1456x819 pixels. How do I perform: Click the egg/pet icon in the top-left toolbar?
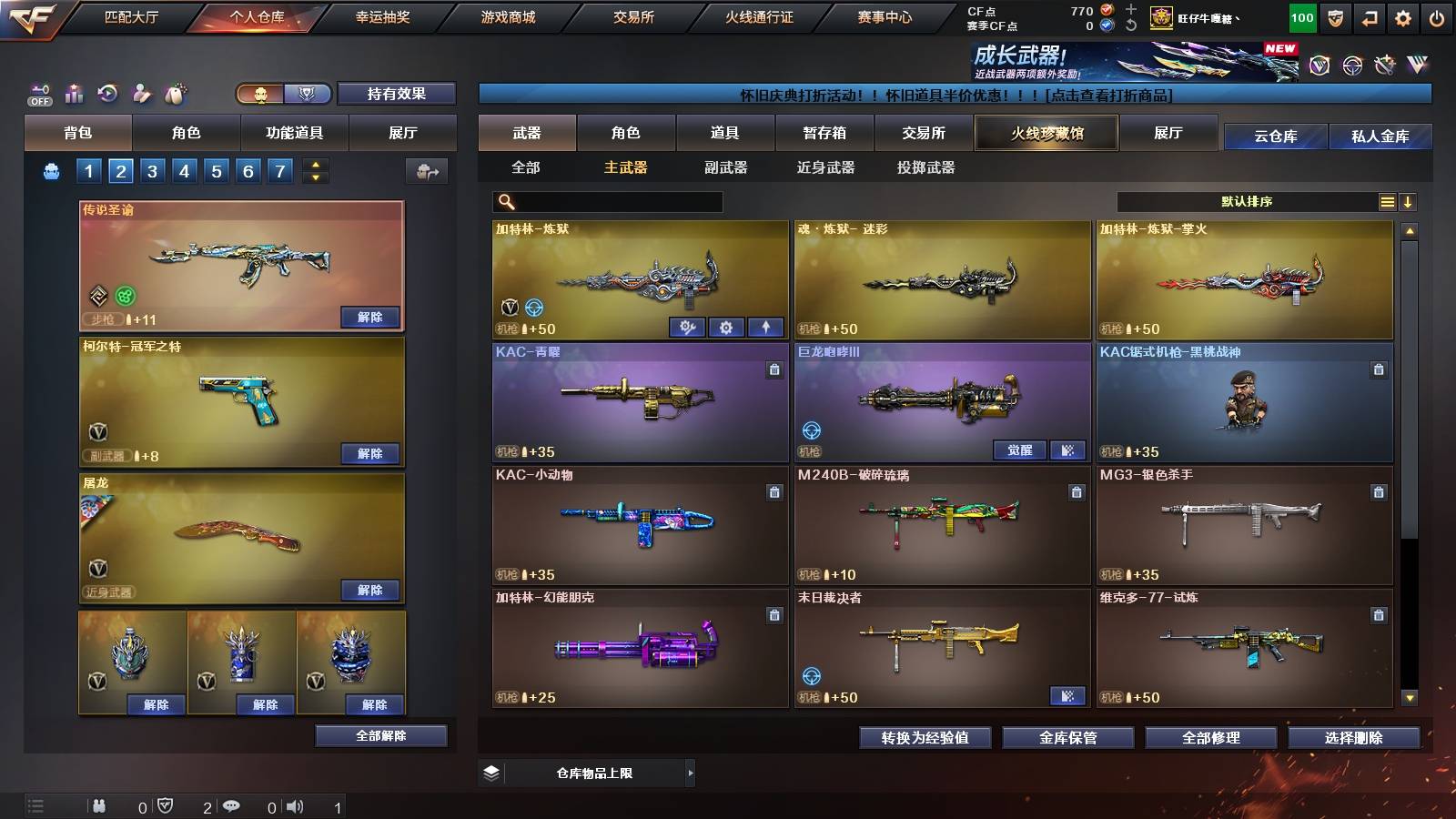tap(174, 93)
